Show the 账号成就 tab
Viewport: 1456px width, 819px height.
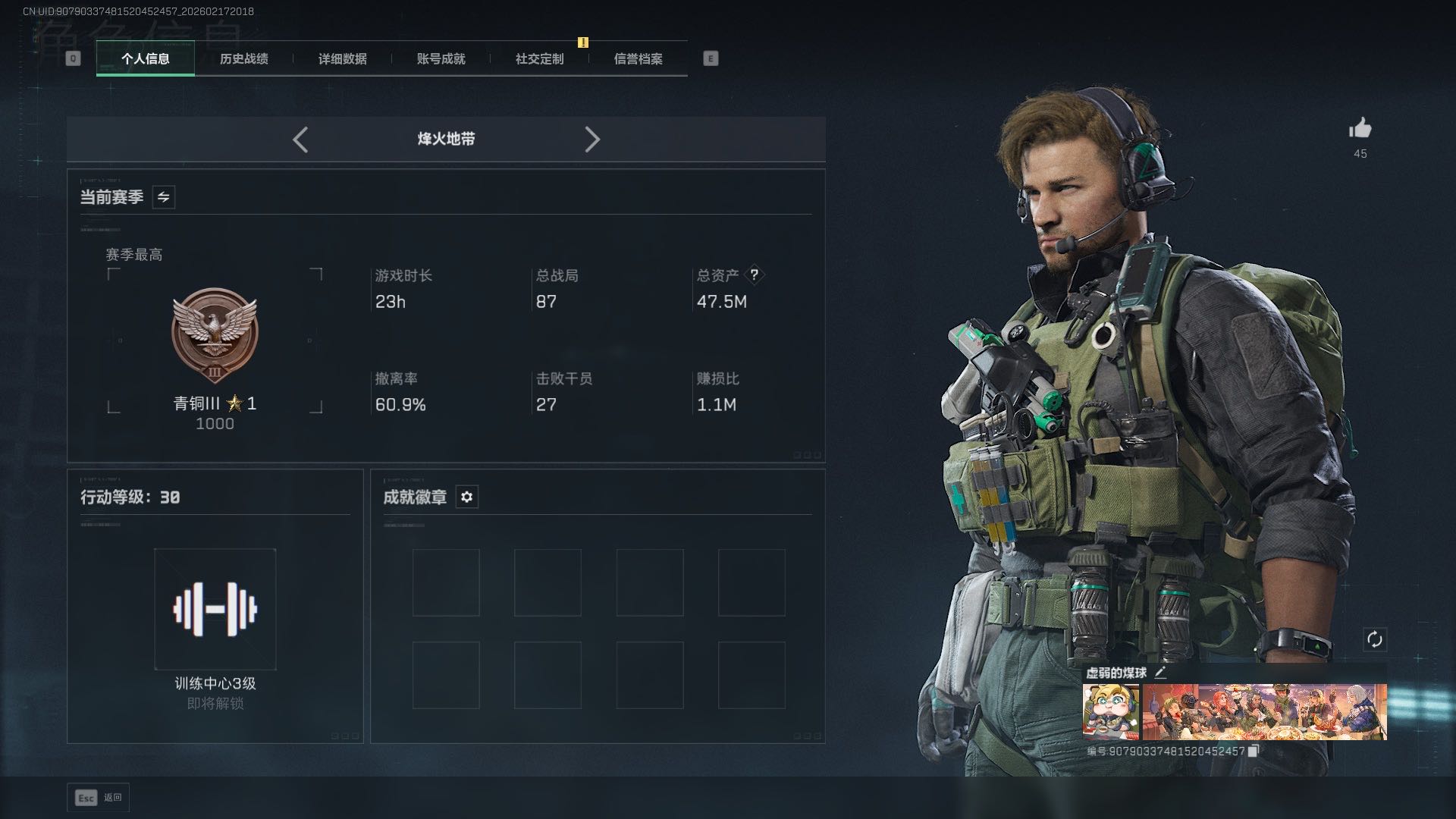[441, 58]
